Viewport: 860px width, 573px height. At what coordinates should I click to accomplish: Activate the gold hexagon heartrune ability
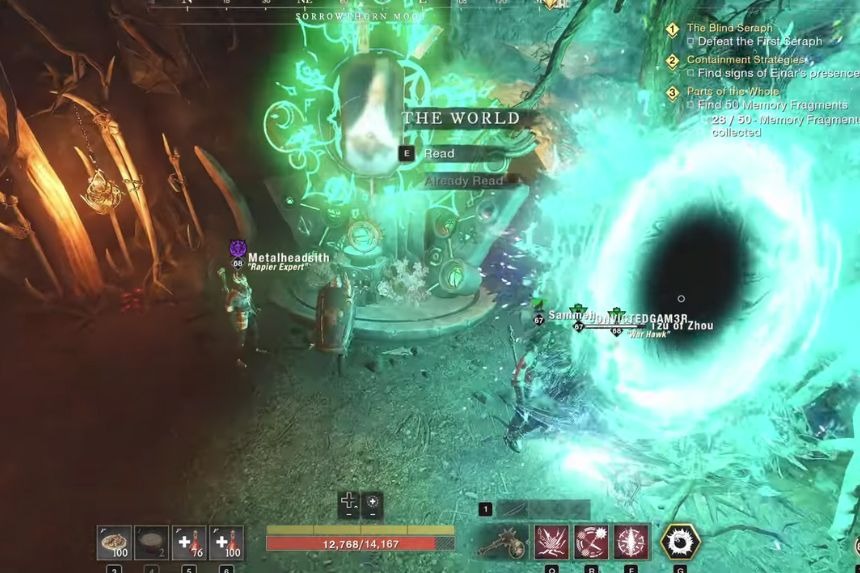coord(680,542)
